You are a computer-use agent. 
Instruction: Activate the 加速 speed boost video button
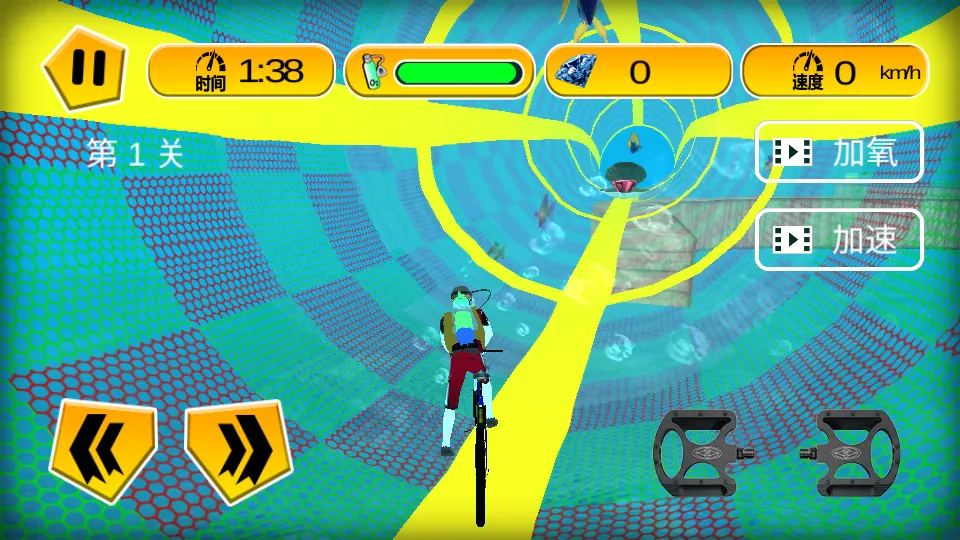838,239
